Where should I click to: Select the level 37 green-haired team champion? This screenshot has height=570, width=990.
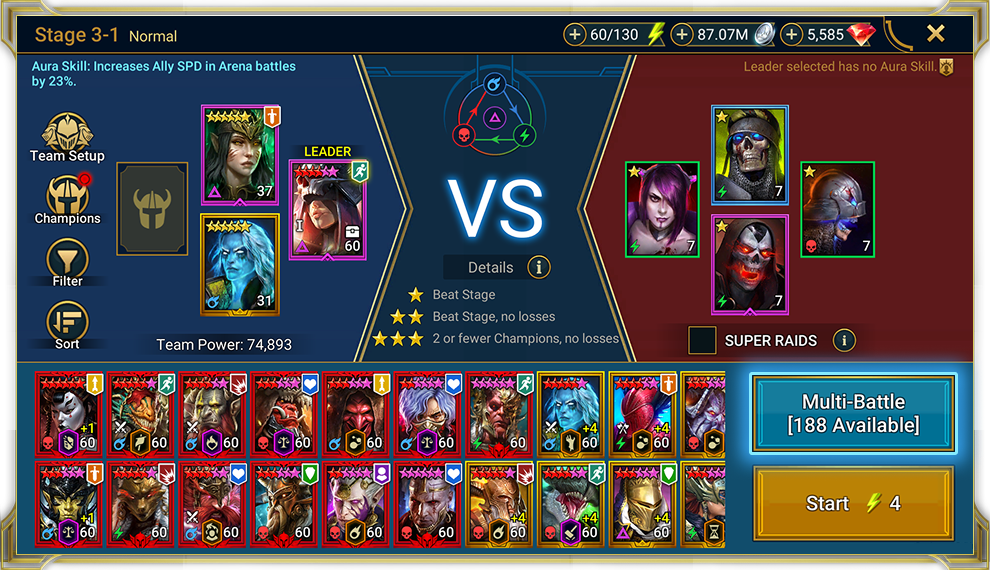click(x=241, y=153)
